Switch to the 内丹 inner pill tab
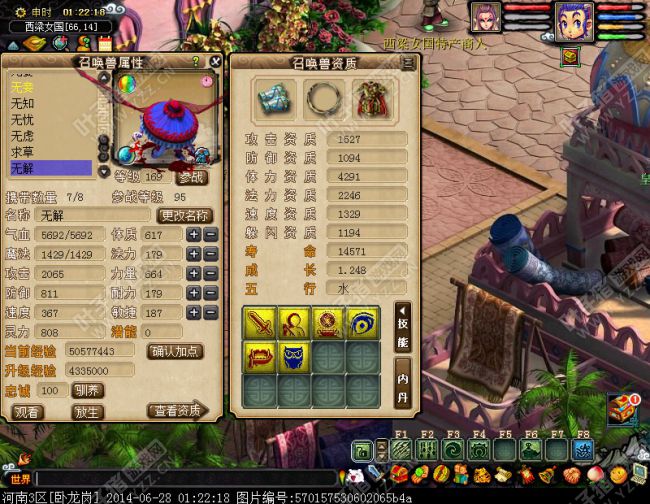The image size is (650, 504). pyautogui.click(x=402, y=388)
